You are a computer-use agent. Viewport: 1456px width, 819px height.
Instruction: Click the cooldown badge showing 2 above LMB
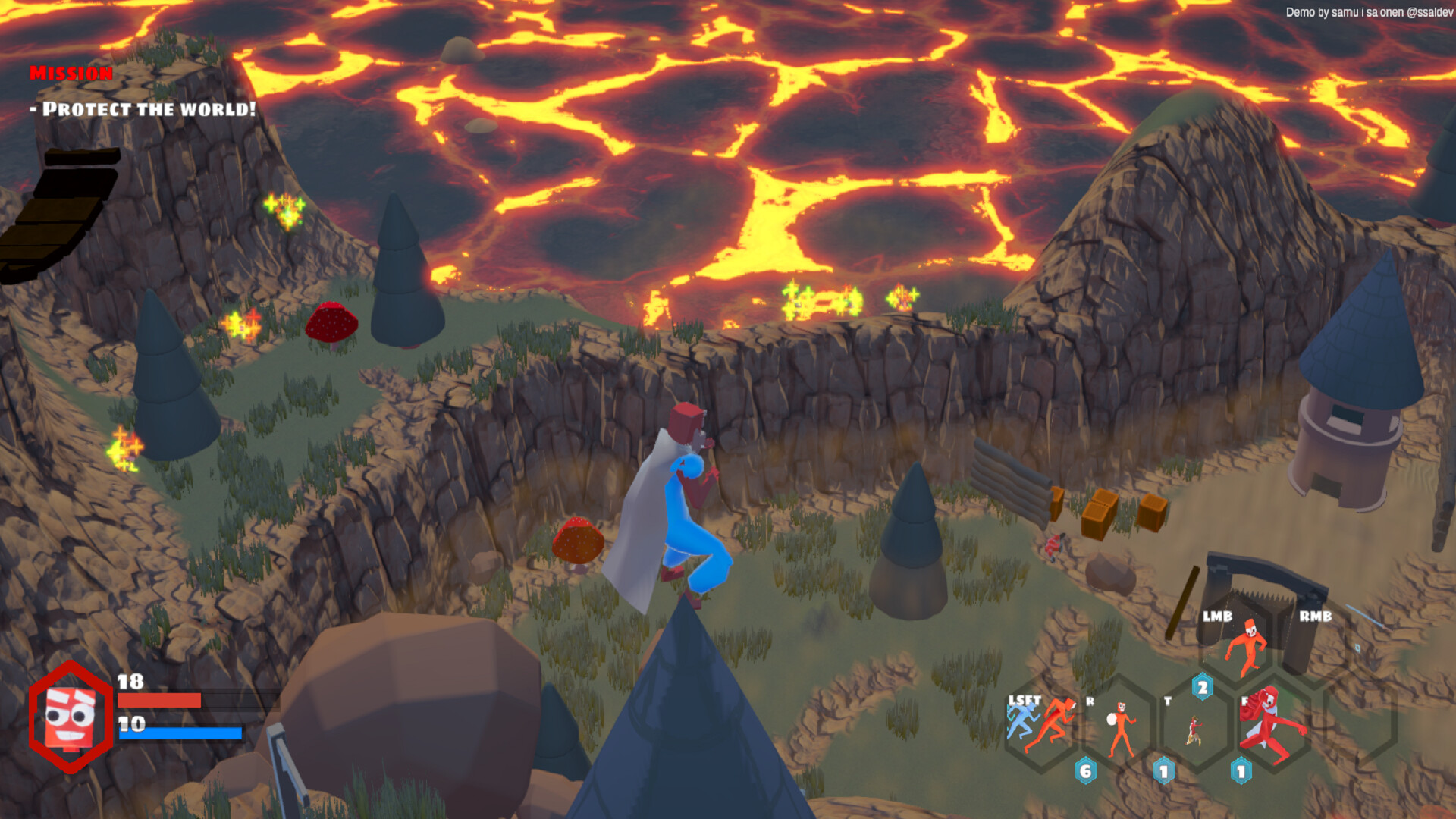click(1203, 687)
